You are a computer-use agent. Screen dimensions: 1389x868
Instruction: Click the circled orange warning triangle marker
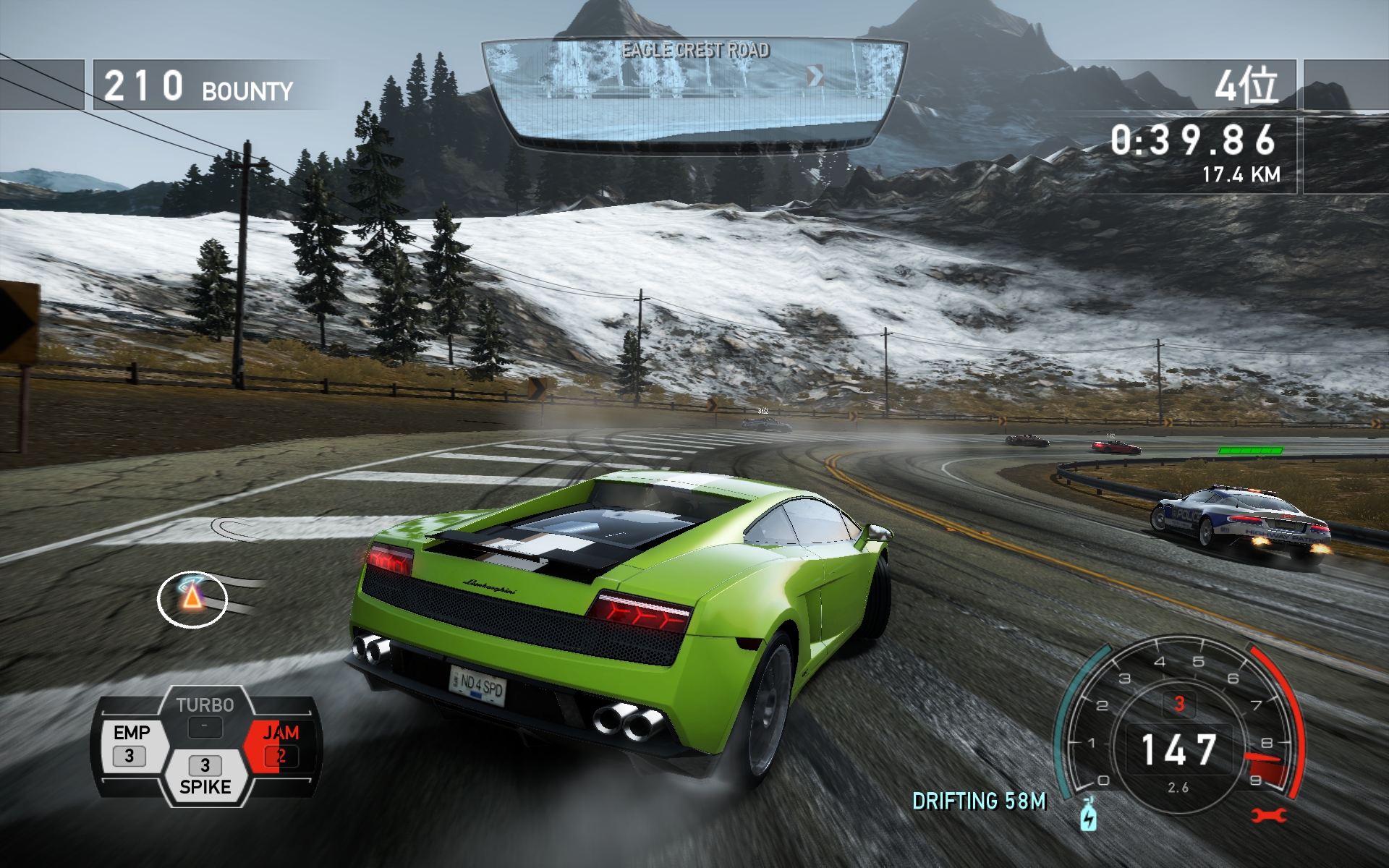point(192,598)
